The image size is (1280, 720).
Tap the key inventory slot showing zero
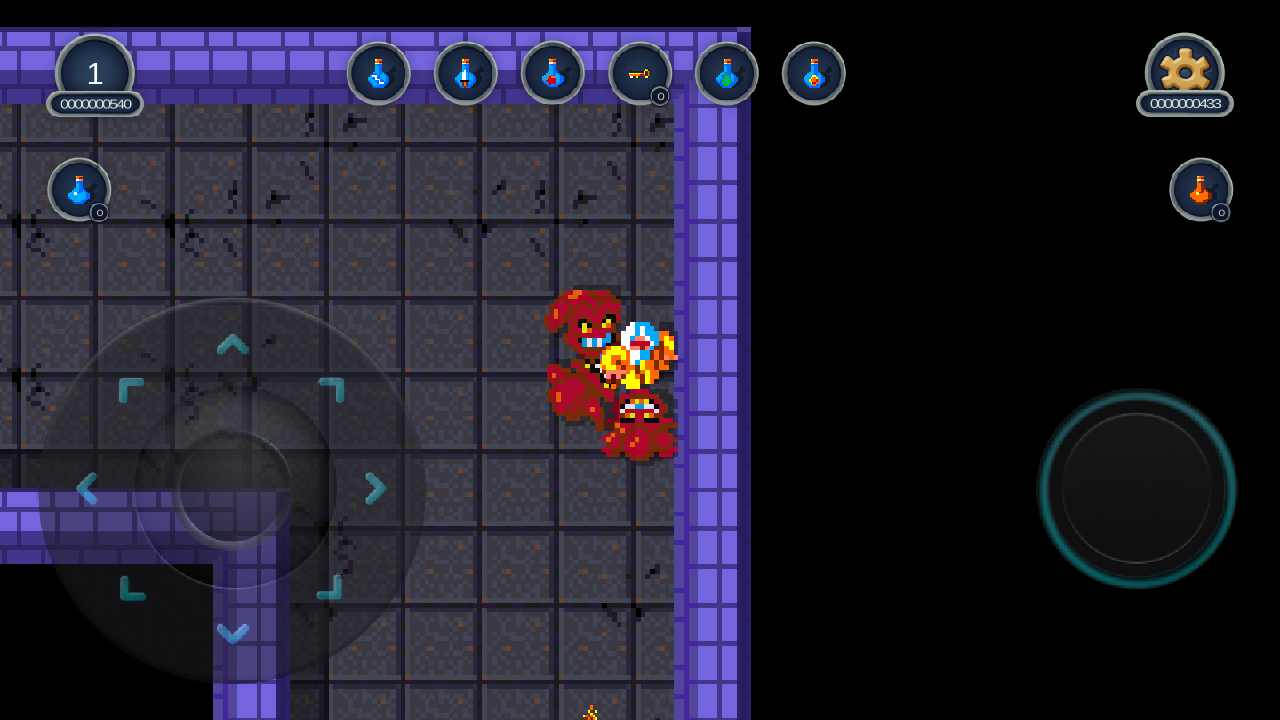coord(640,73)
